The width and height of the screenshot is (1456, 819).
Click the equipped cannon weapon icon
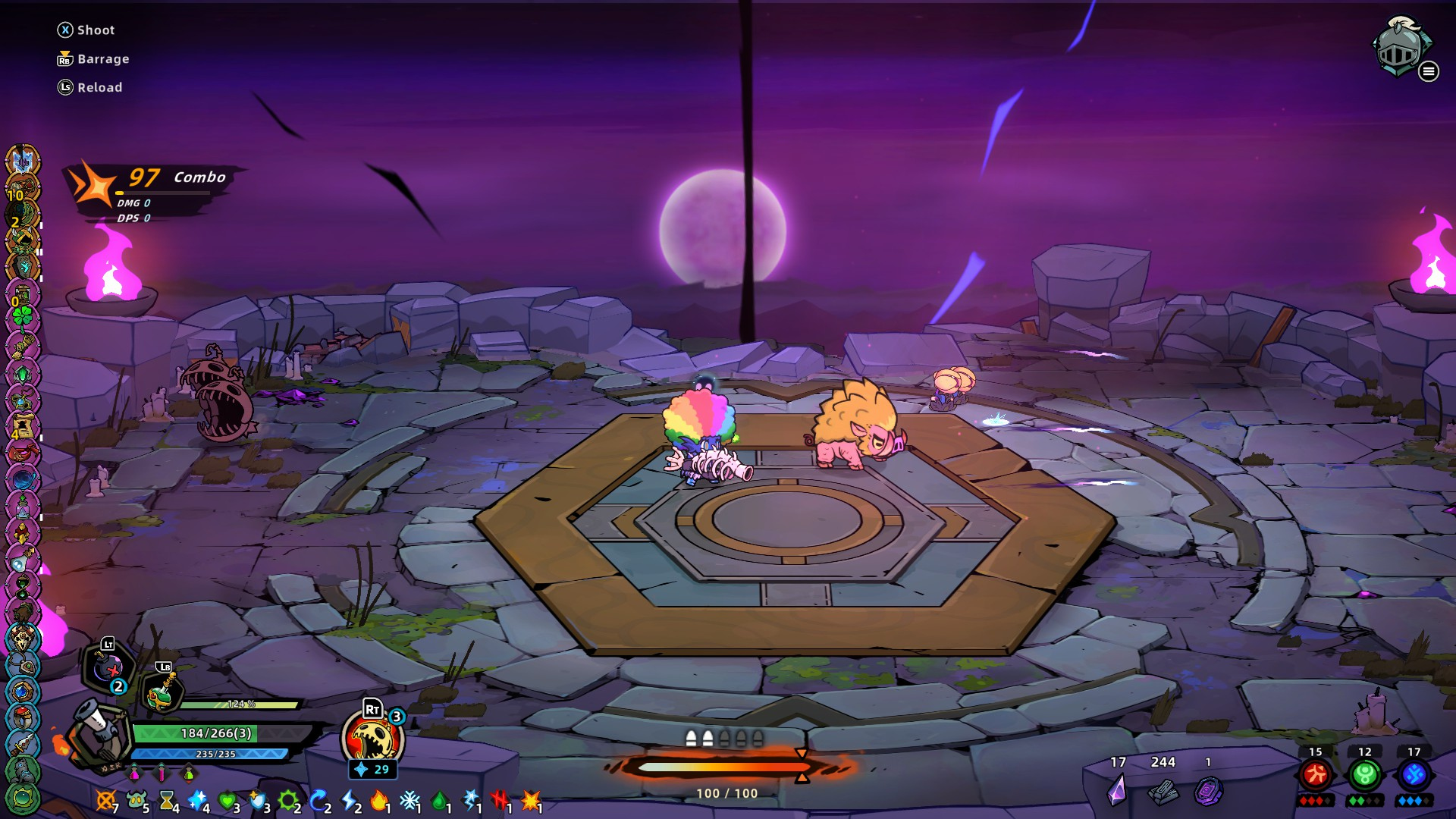[98, 735]
